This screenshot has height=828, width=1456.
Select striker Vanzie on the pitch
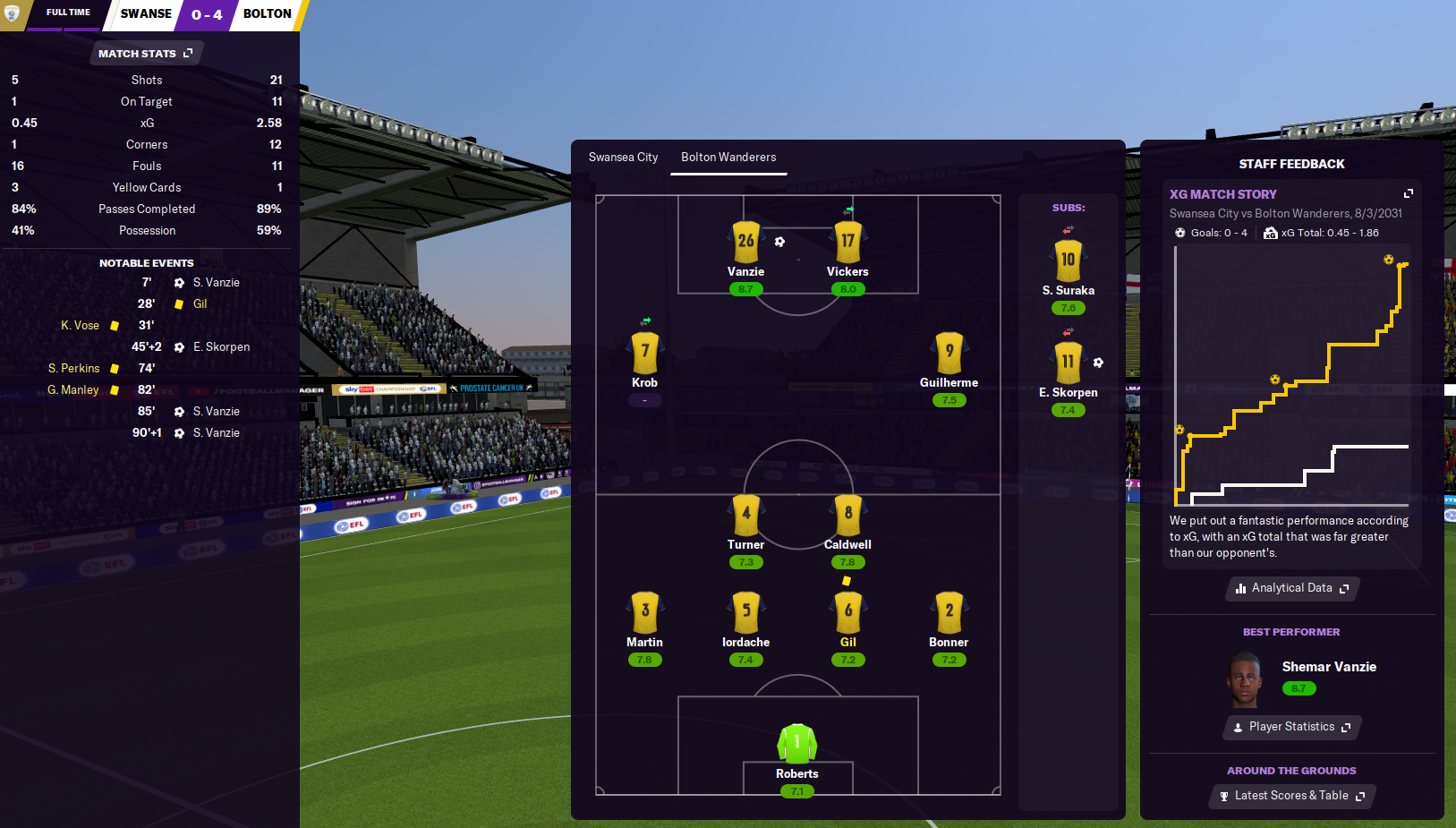point(745,243)
